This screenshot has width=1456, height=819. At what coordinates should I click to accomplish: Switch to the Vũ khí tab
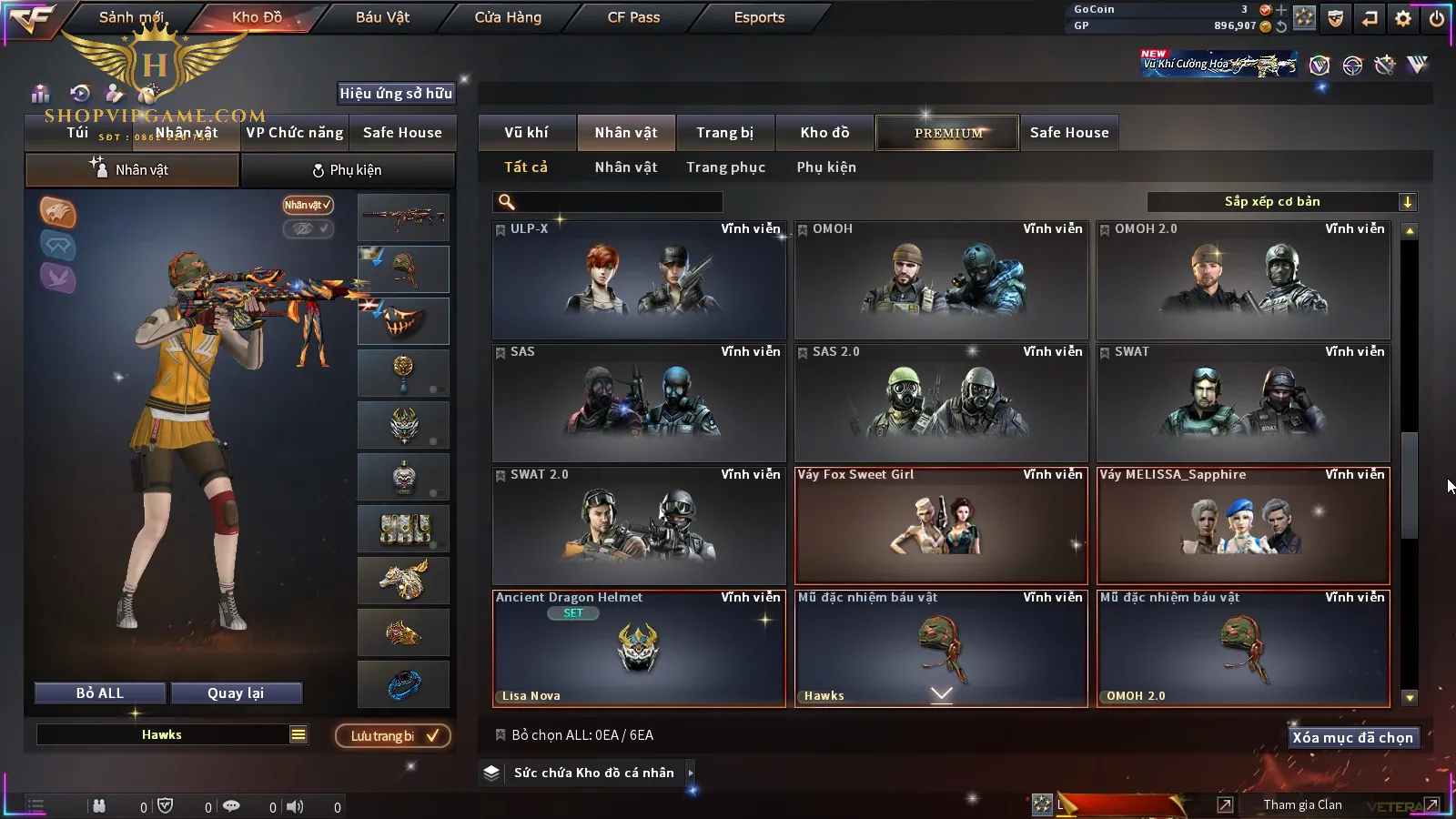(526, 133)
